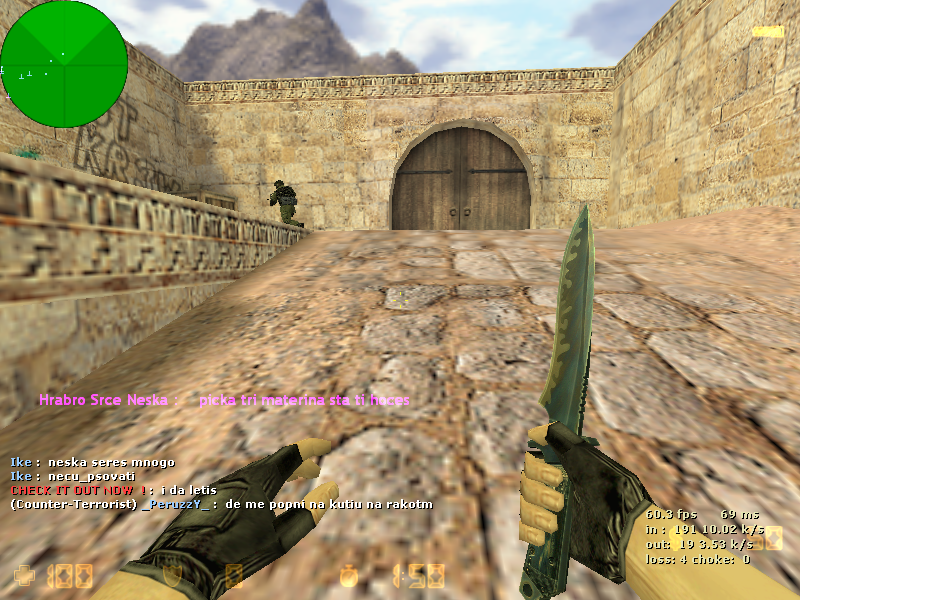947x600 pixels.
Task: Click the round timer stopwatch icon
Action: tap(348, 575)
